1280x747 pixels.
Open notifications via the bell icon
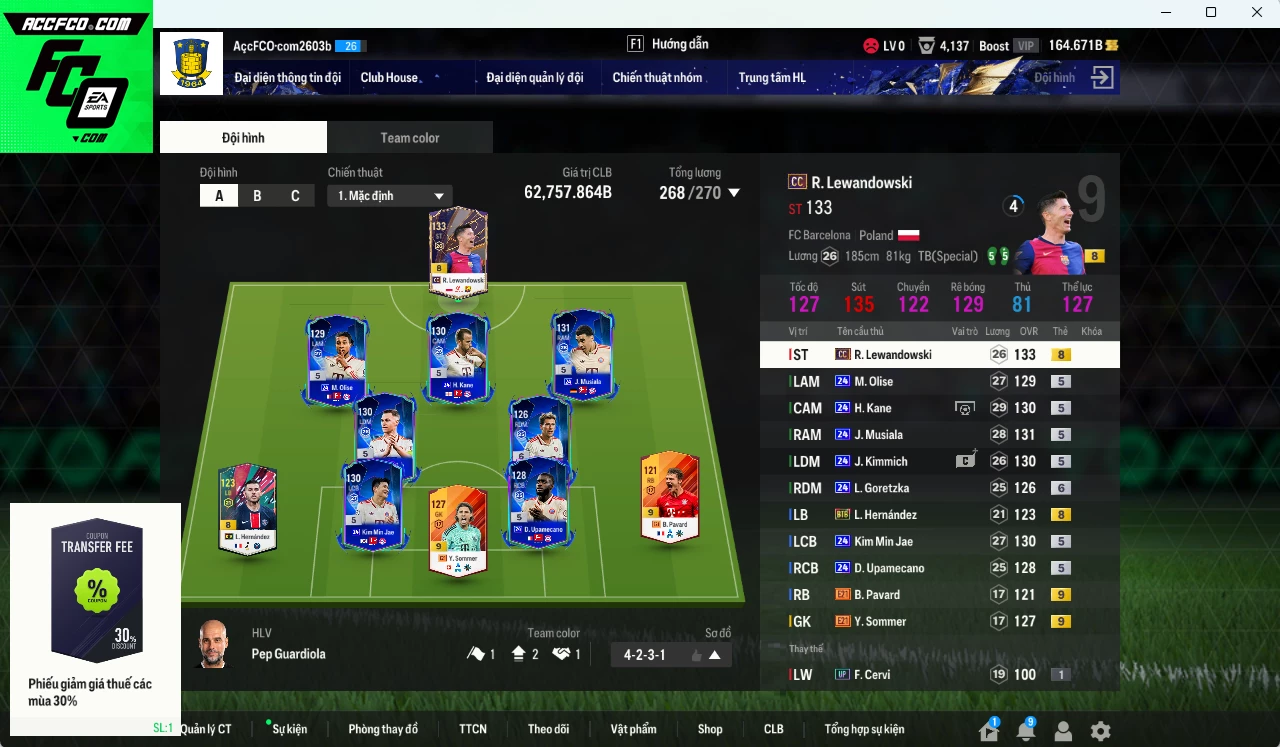click(x=1026, y=731)
